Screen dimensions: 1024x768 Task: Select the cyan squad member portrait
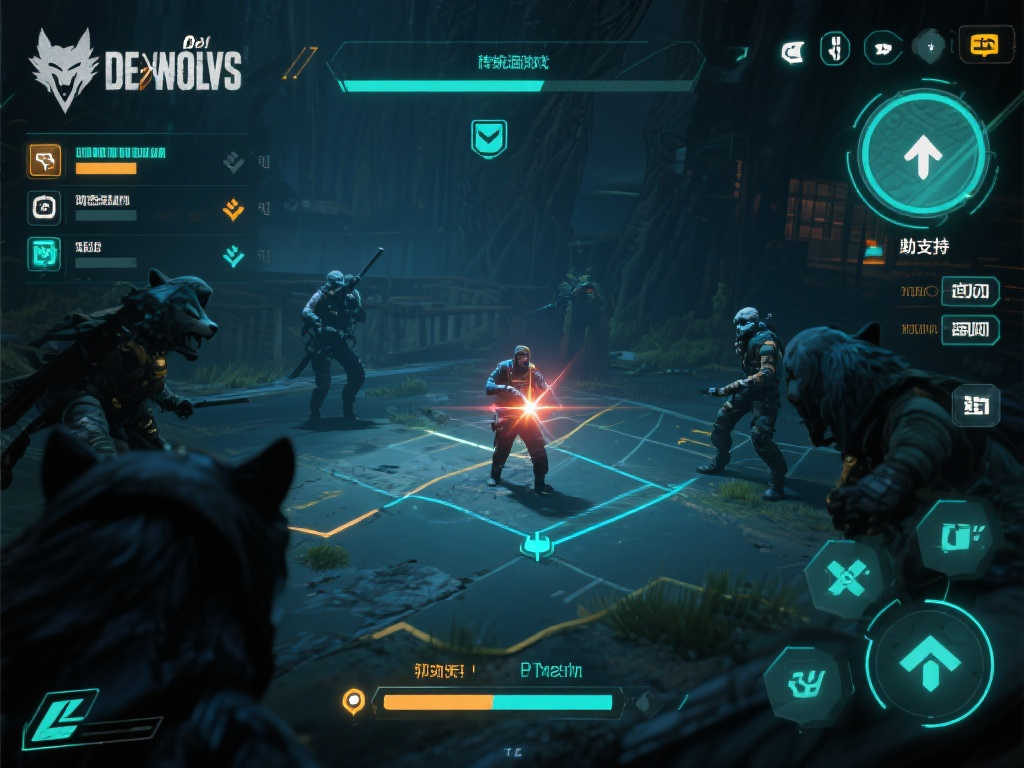pos(45,254)
